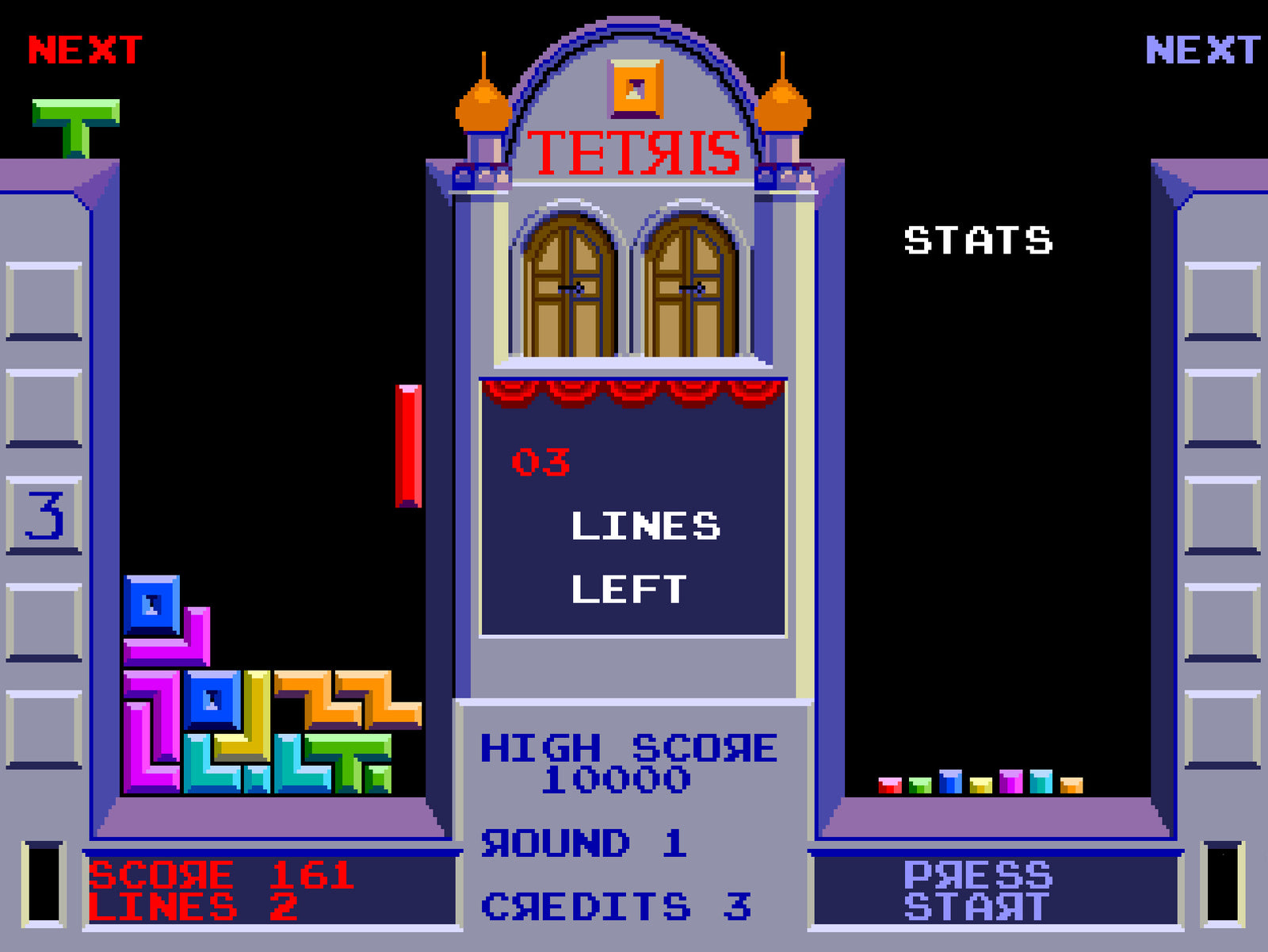Click the TETRIS logo title

click(634, 151)
